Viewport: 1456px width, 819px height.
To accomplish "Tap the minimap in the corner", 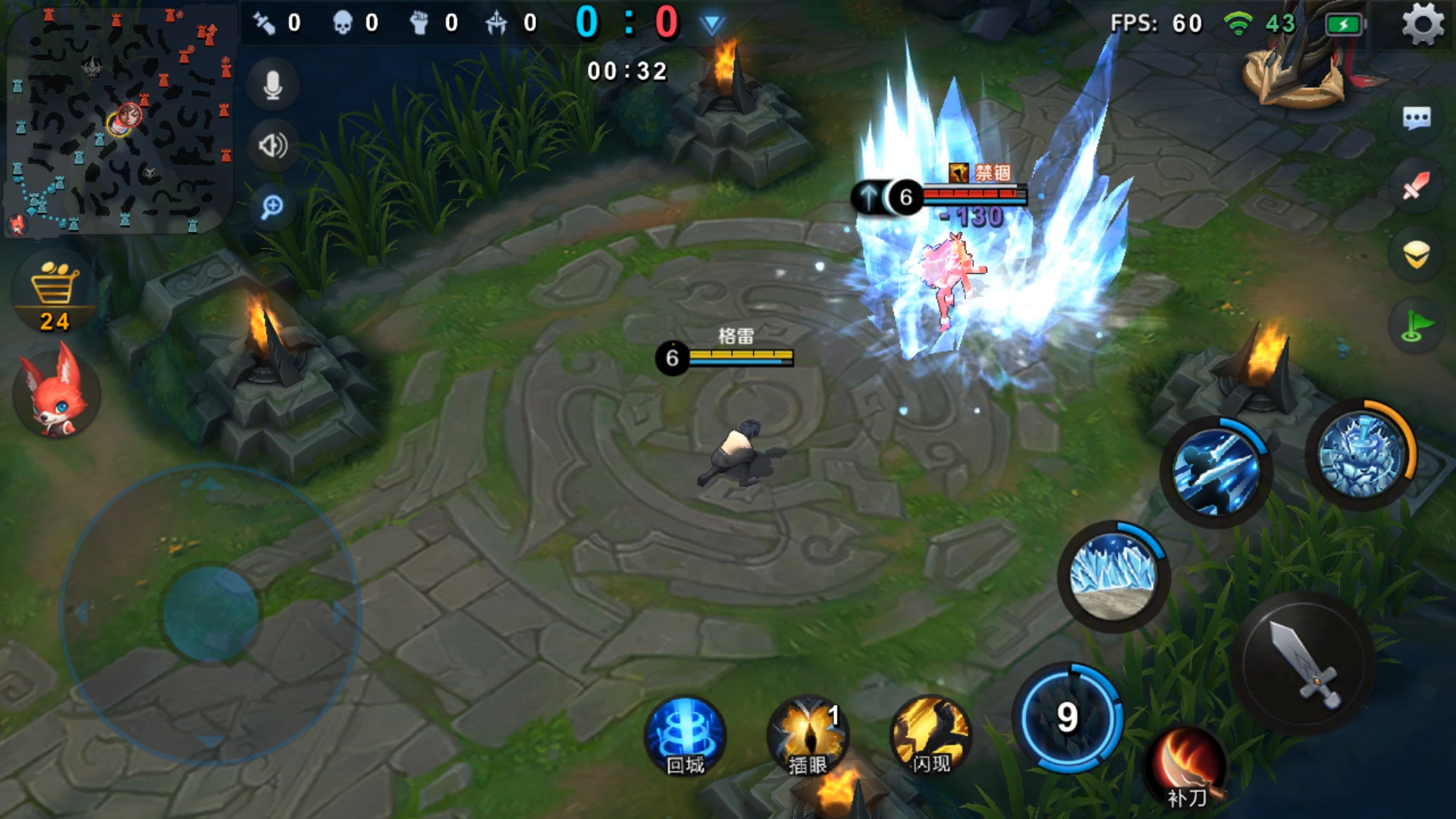I will (x=120, y=118).
